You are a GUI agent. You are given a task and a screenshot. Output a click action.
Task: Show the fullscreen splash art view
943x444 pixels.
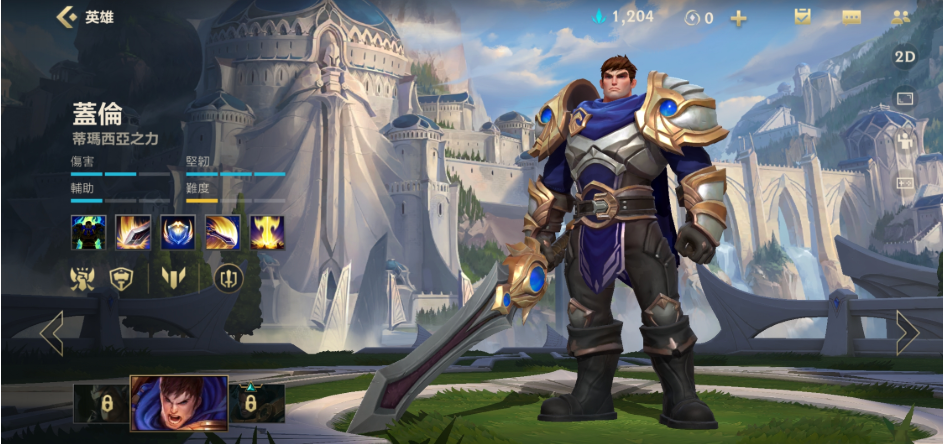pyautogui.click(x=904, y=98)
